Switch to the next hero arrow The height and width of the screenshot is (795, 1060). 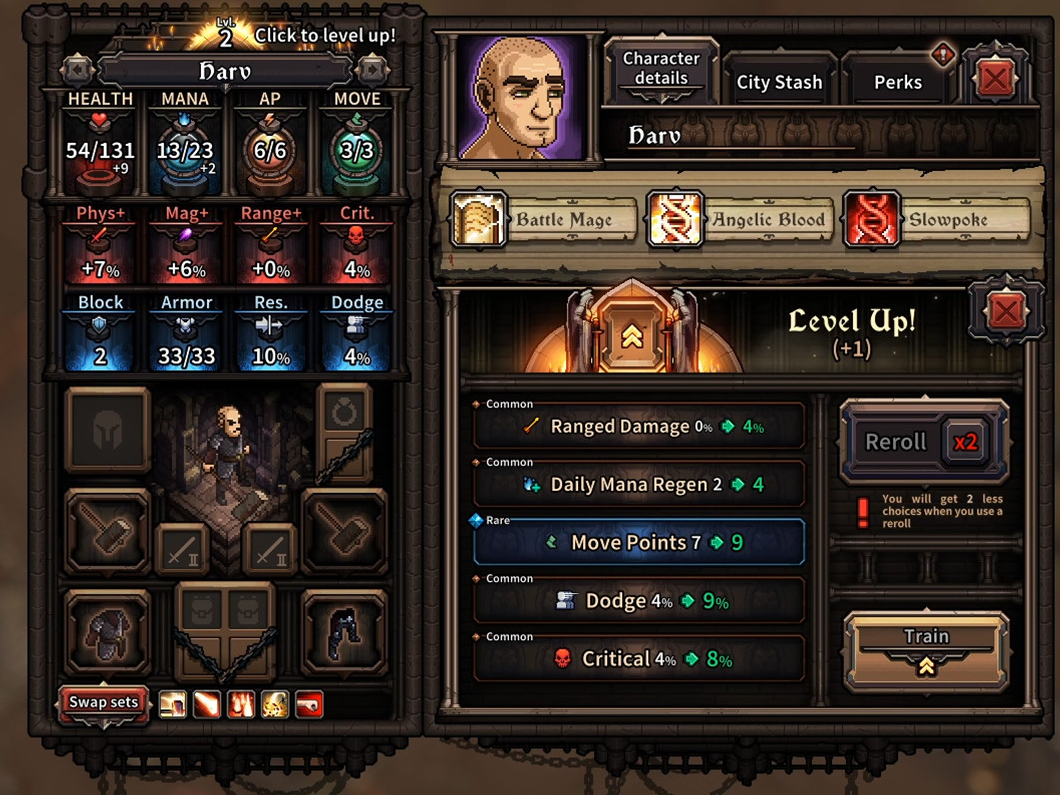click(372, 70)
